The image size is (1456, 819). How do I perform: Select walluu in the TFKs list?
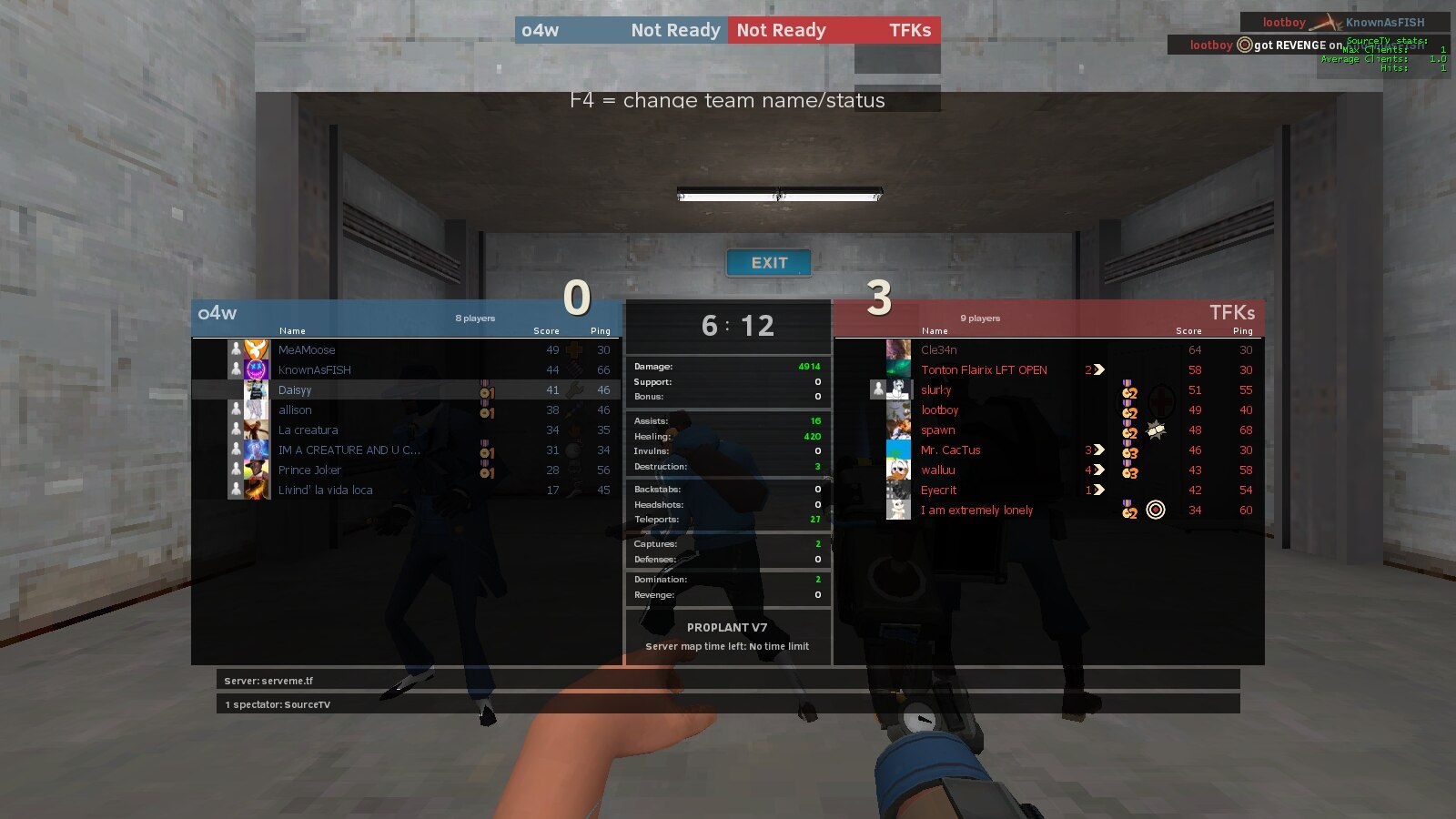(x=937, y=470)
